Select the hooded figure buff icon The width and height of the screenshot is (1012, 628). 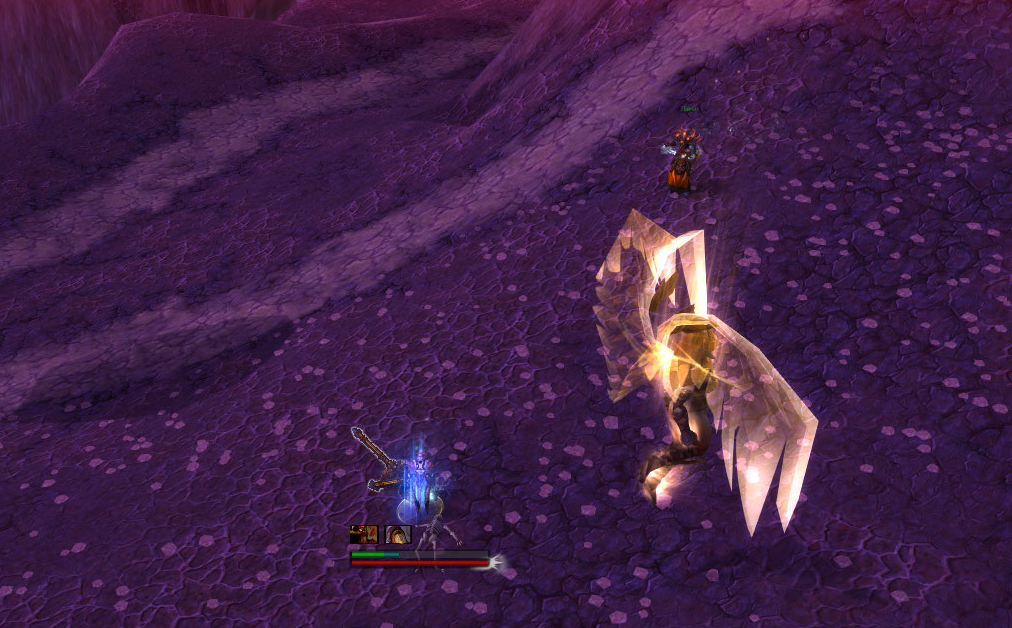pos(398,534)
